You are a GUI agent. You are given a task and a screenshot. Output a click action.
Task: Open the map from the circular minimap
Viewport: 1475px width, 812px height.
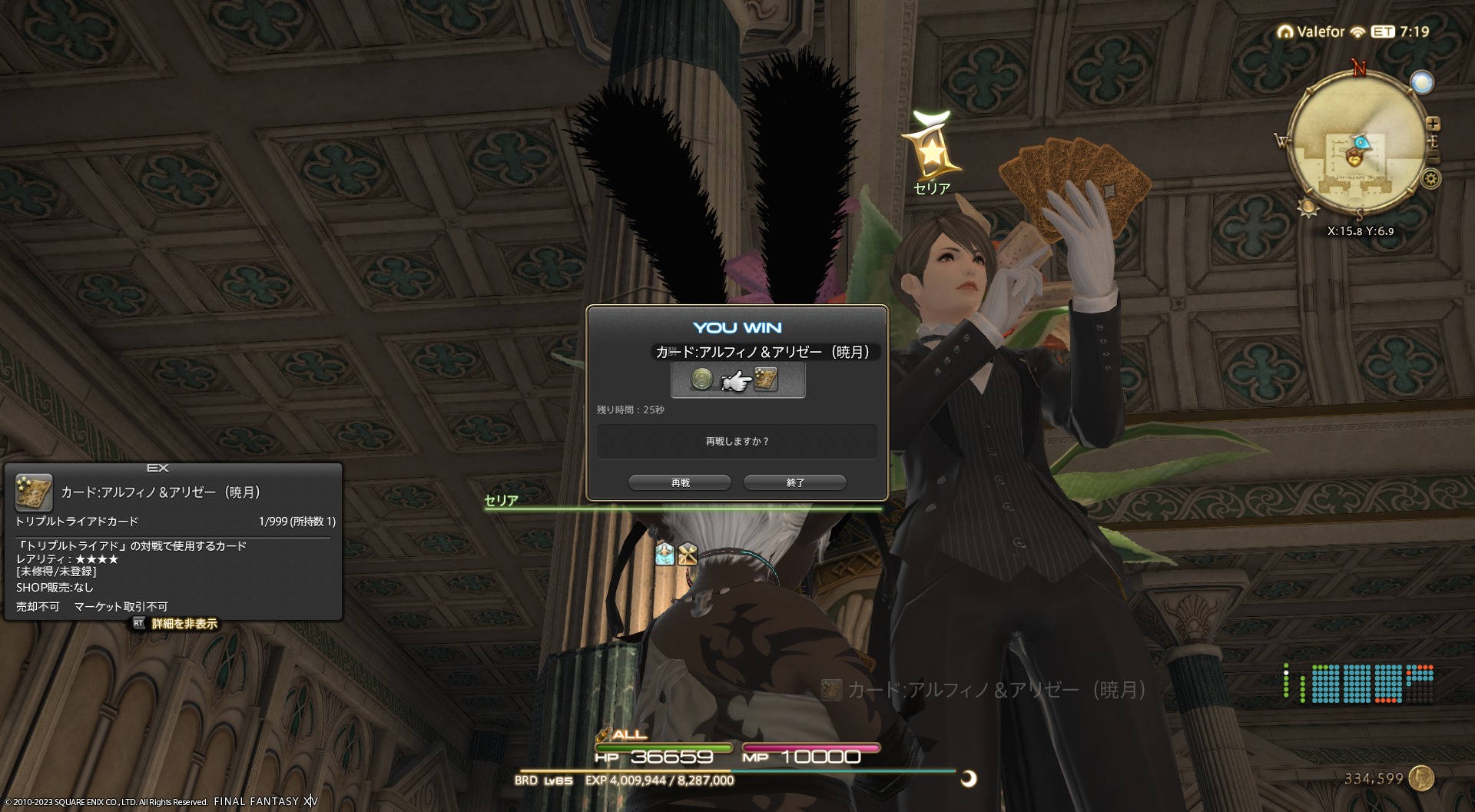(1355, 143)
